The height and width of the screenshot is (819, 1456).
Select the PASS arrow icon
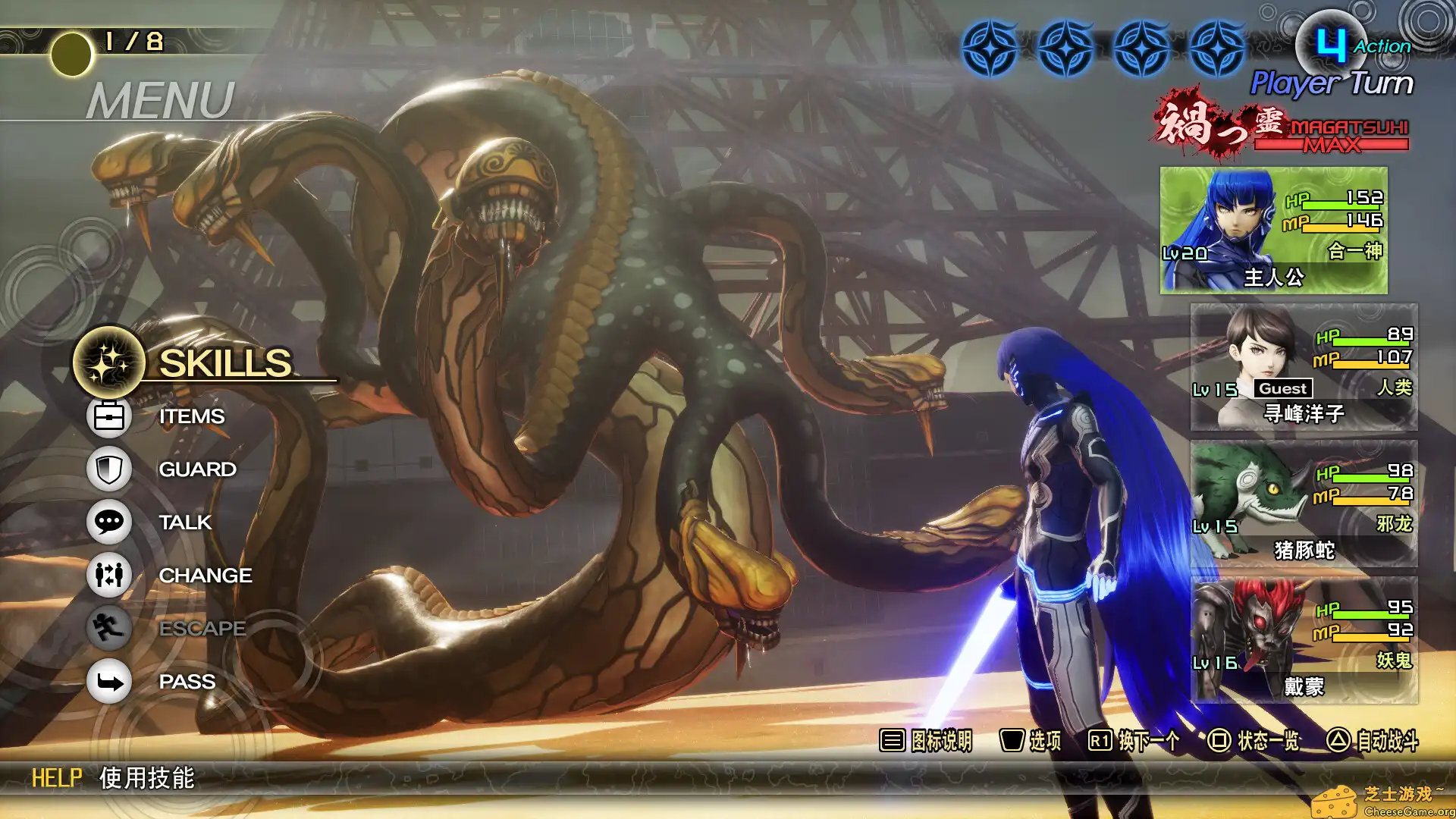tap(108, 681)
